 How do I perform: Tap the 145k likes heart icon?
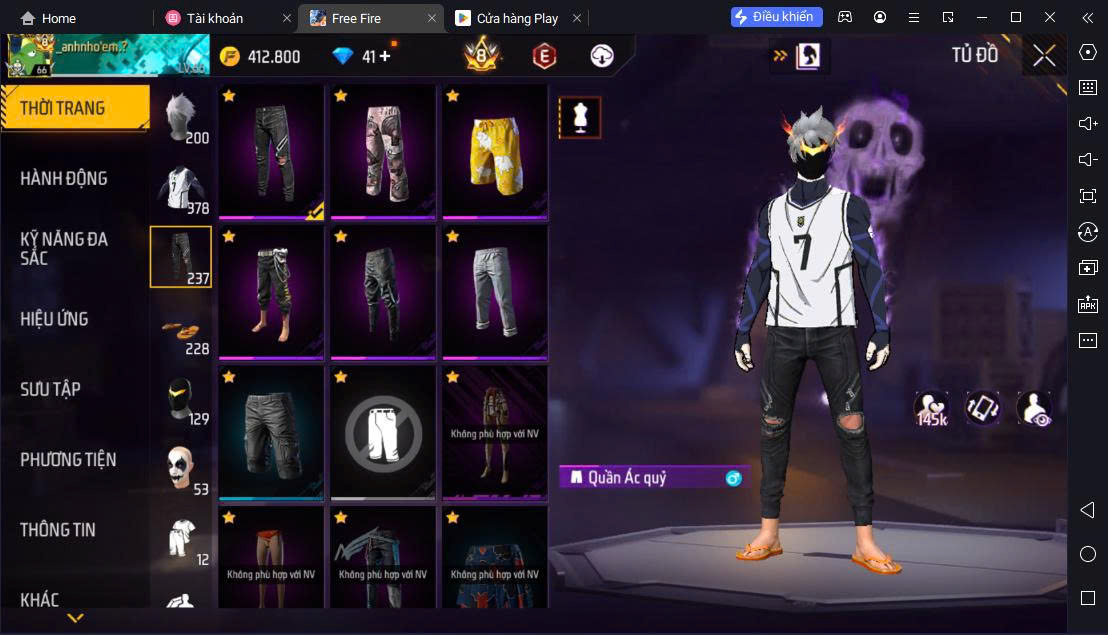pos(931,408)
